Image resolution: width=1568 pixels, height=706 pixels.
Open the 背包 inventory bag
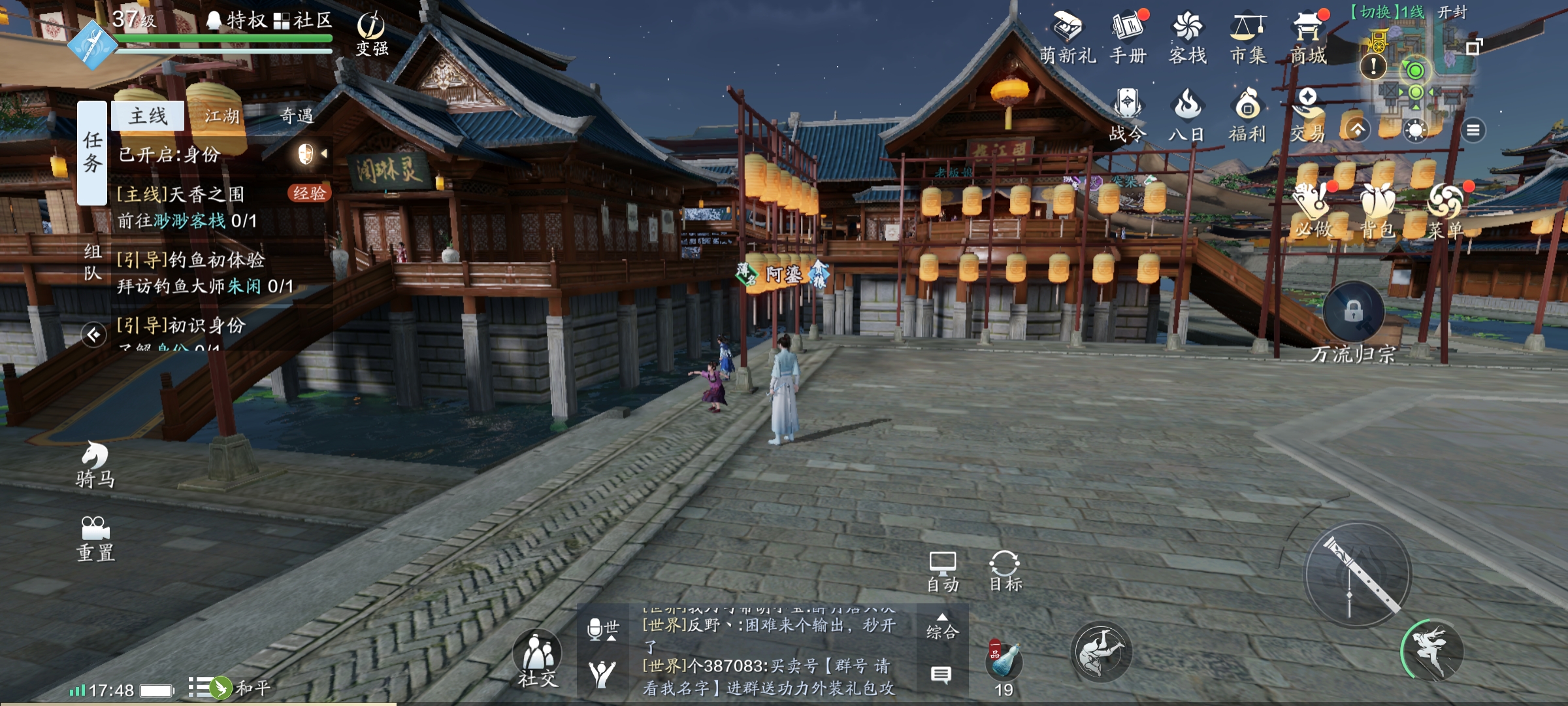[1378, 210]
